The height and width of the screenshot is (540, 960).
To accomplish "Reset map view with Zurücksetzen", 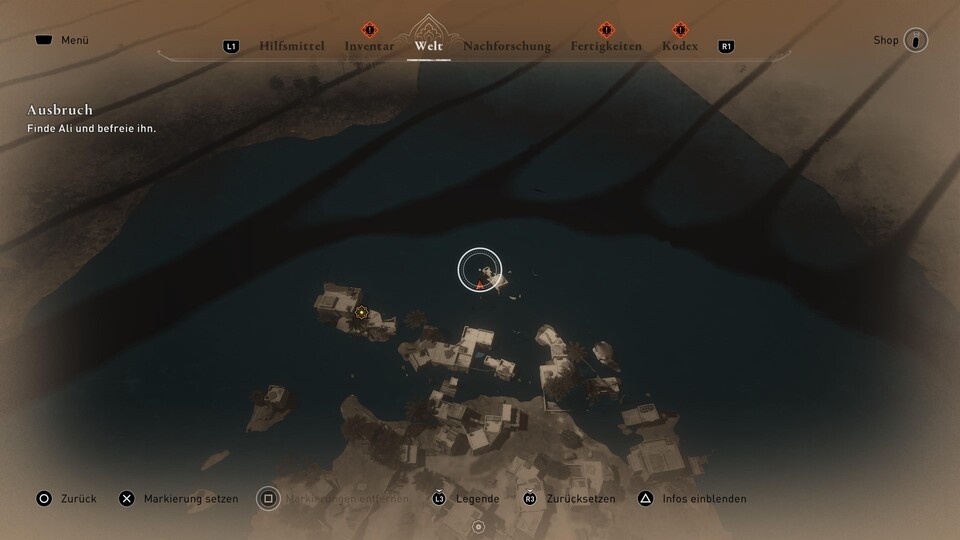I will tap(568, 498).
